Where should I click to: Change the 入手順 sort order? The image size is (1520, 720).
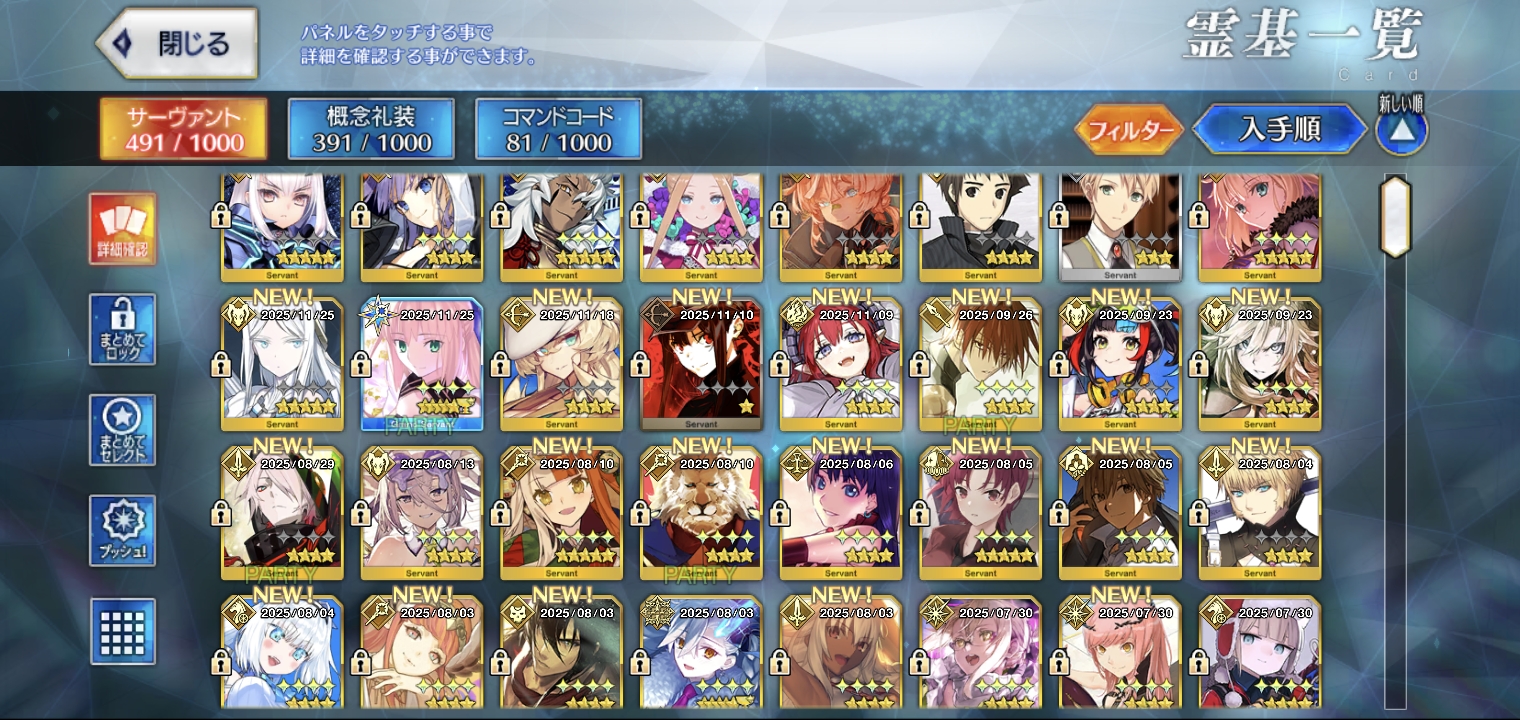1280,129
